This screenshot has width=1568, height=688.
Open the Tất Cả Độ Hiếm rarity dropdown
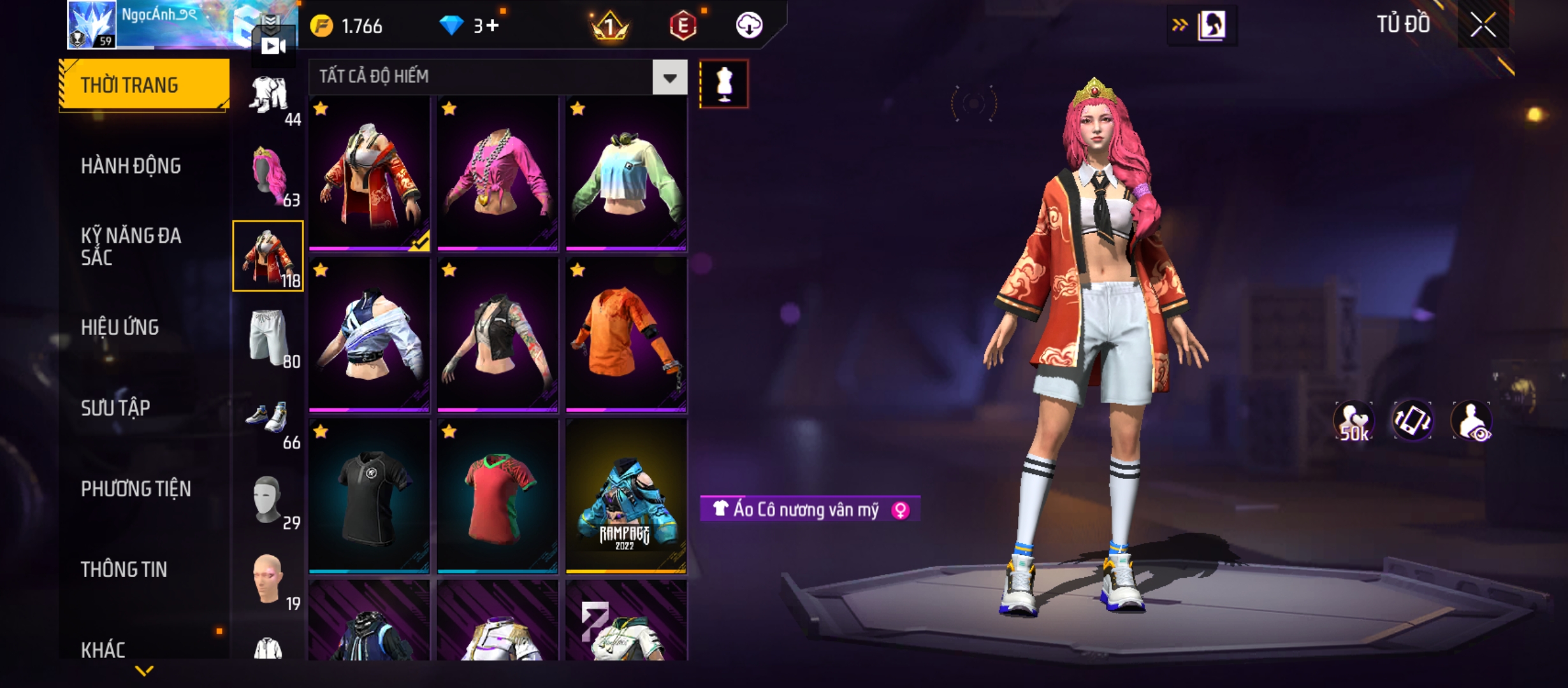(x=669, y=78)
